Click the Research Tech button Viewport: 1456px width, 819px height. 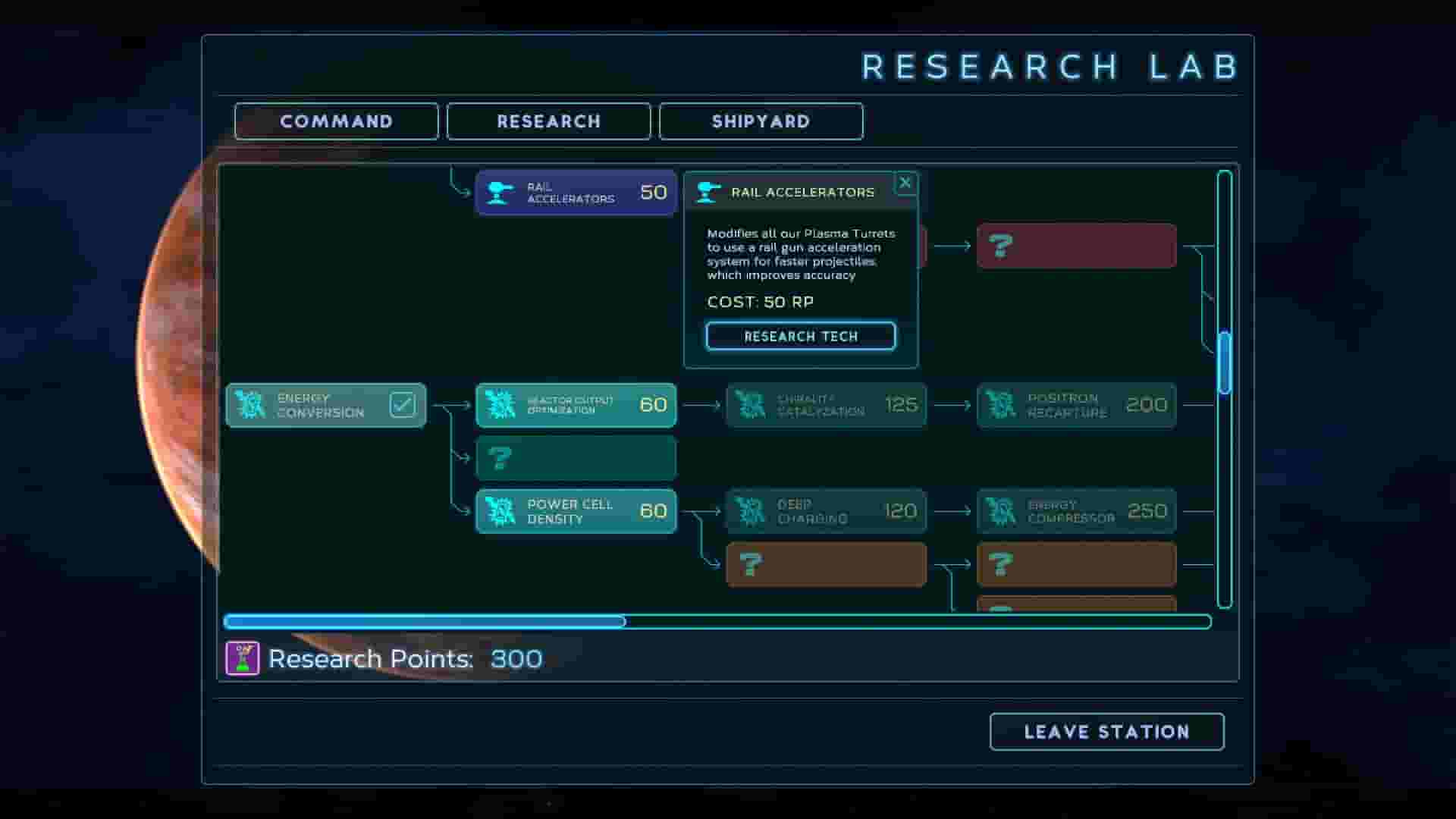(x=800, y=336)
